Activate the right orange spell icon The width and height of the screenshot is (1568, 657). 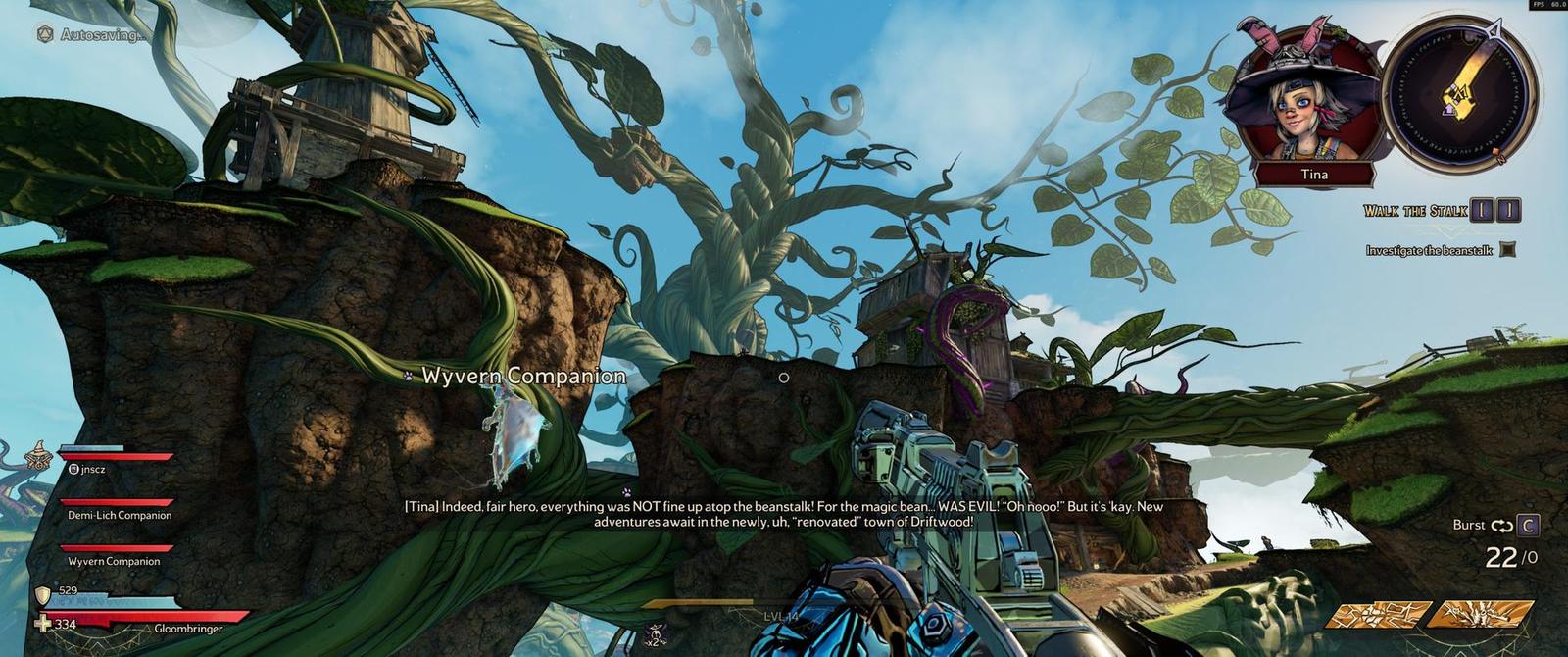point(1480,616)
